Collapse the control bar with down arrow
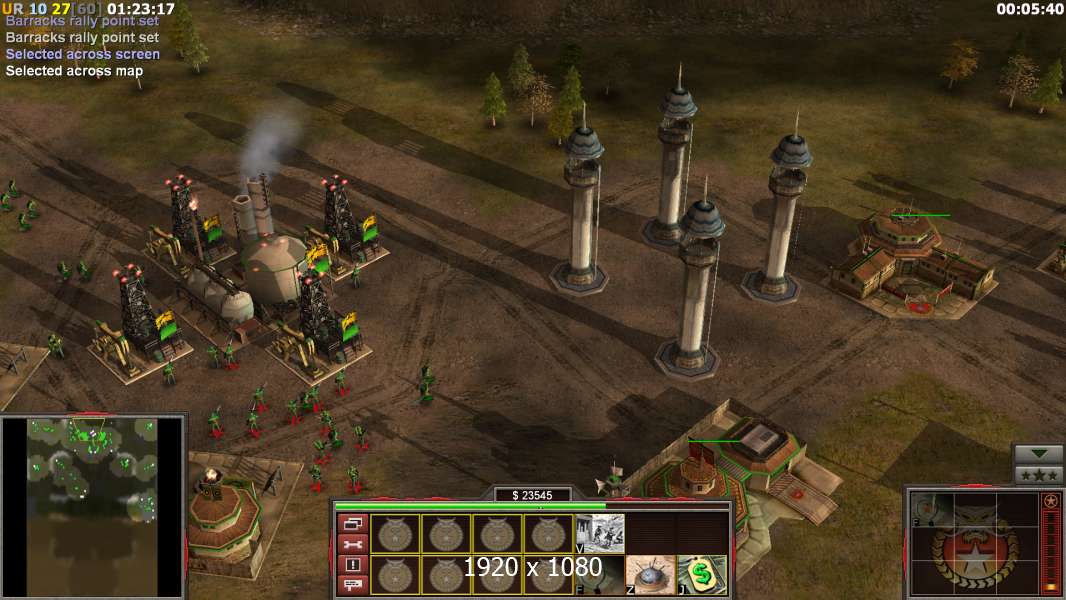The width and height of the screenshot is (1066, 600). coord(1038,455)
